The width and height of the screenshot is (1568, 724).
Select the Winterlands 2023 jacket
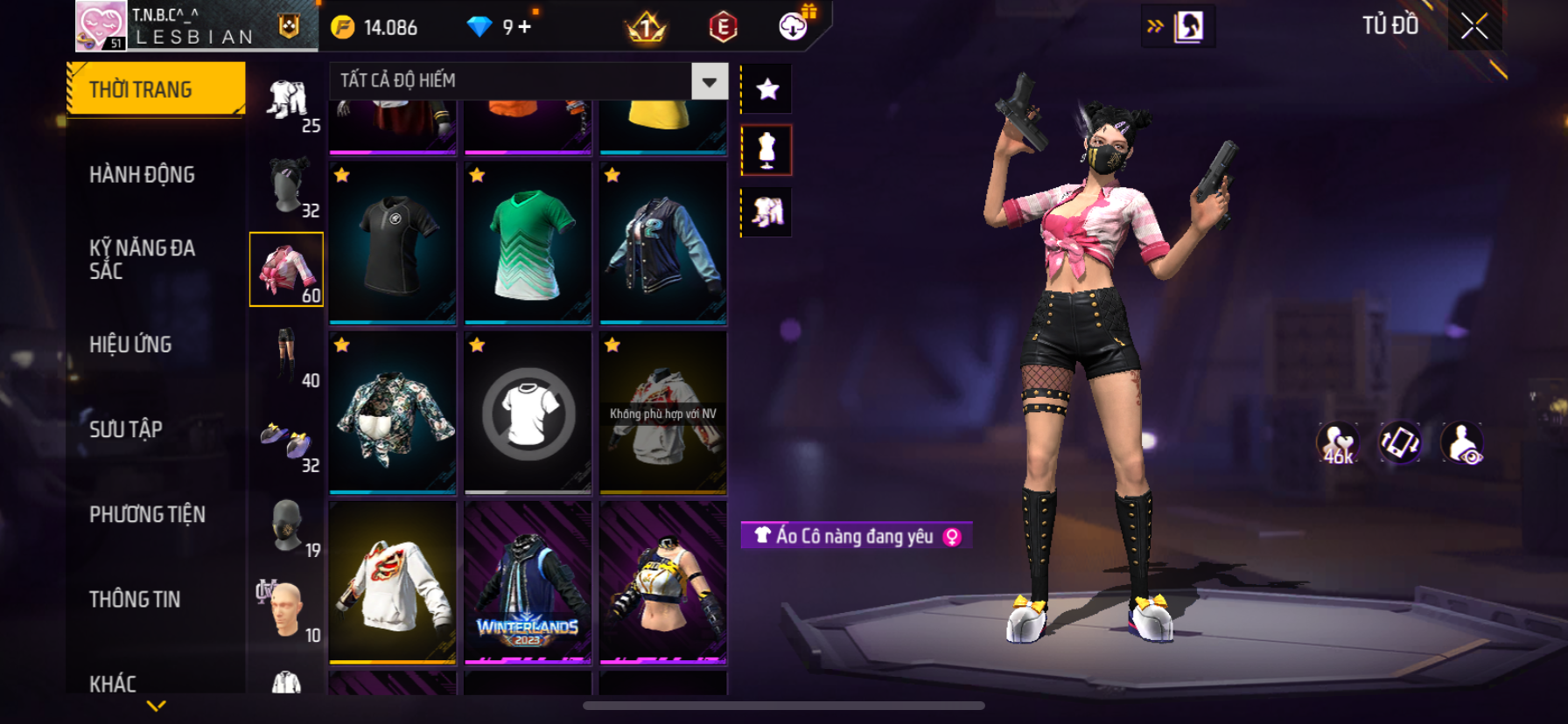pos(528,581)
